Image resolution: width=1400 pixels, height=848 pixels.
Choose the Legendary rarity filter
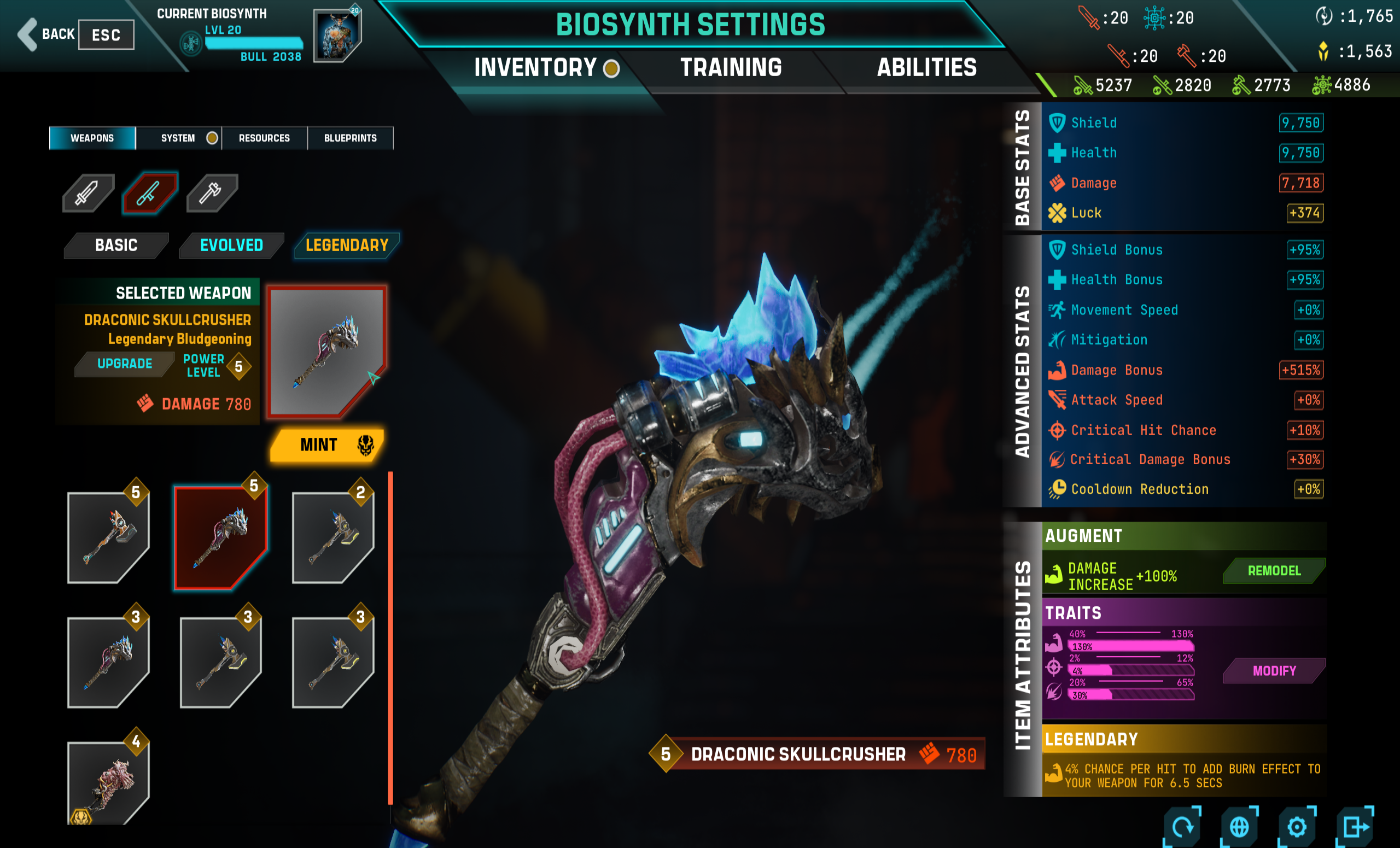(x=347, y=245)
